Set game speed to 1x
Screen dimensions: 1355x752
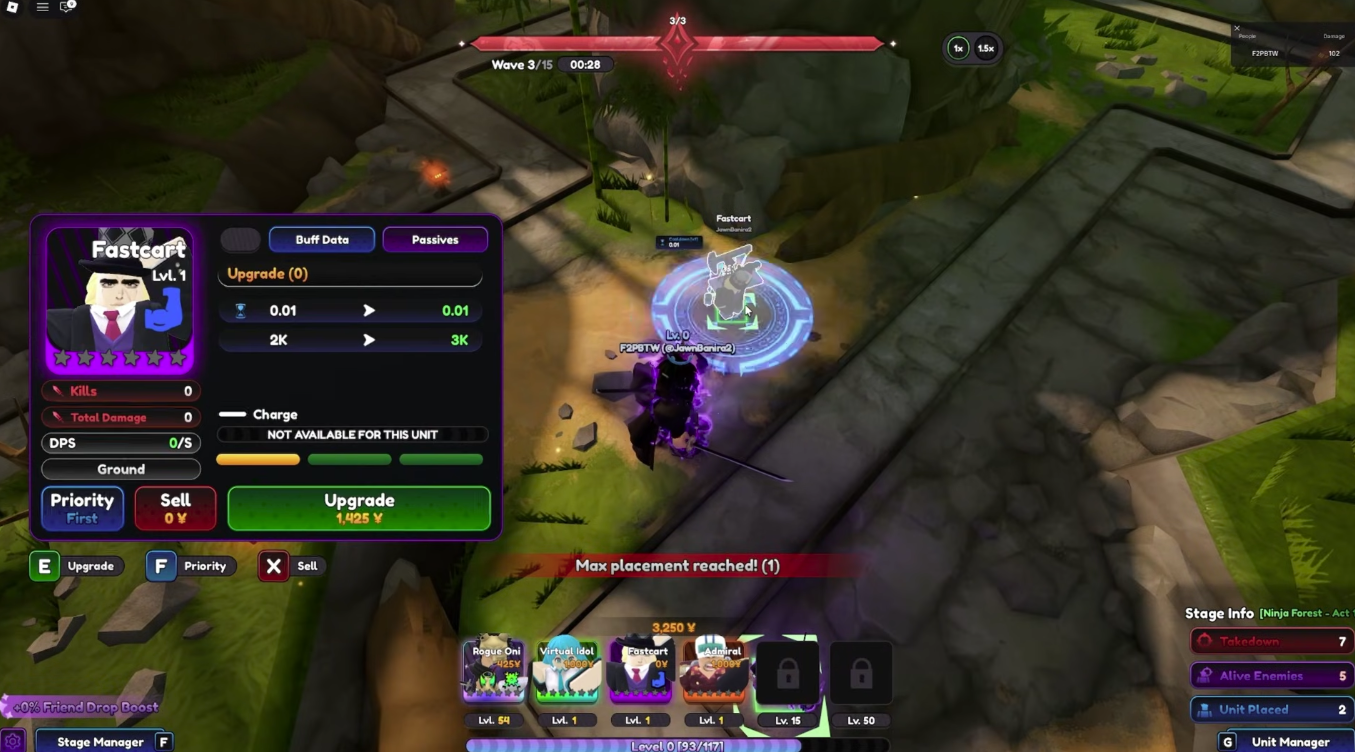pos(957,47)
